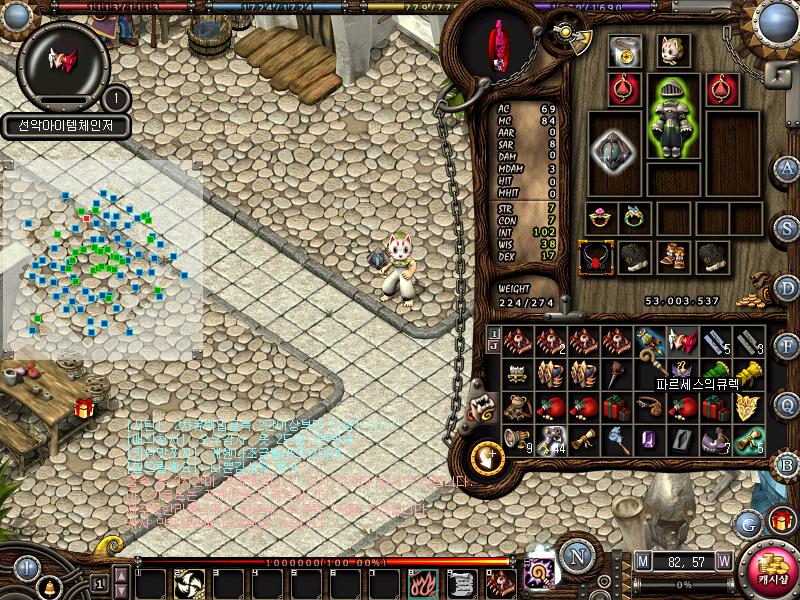Viewport: 800px width, 600px height.
Task: Click the red gift box button
Action: 782,521
